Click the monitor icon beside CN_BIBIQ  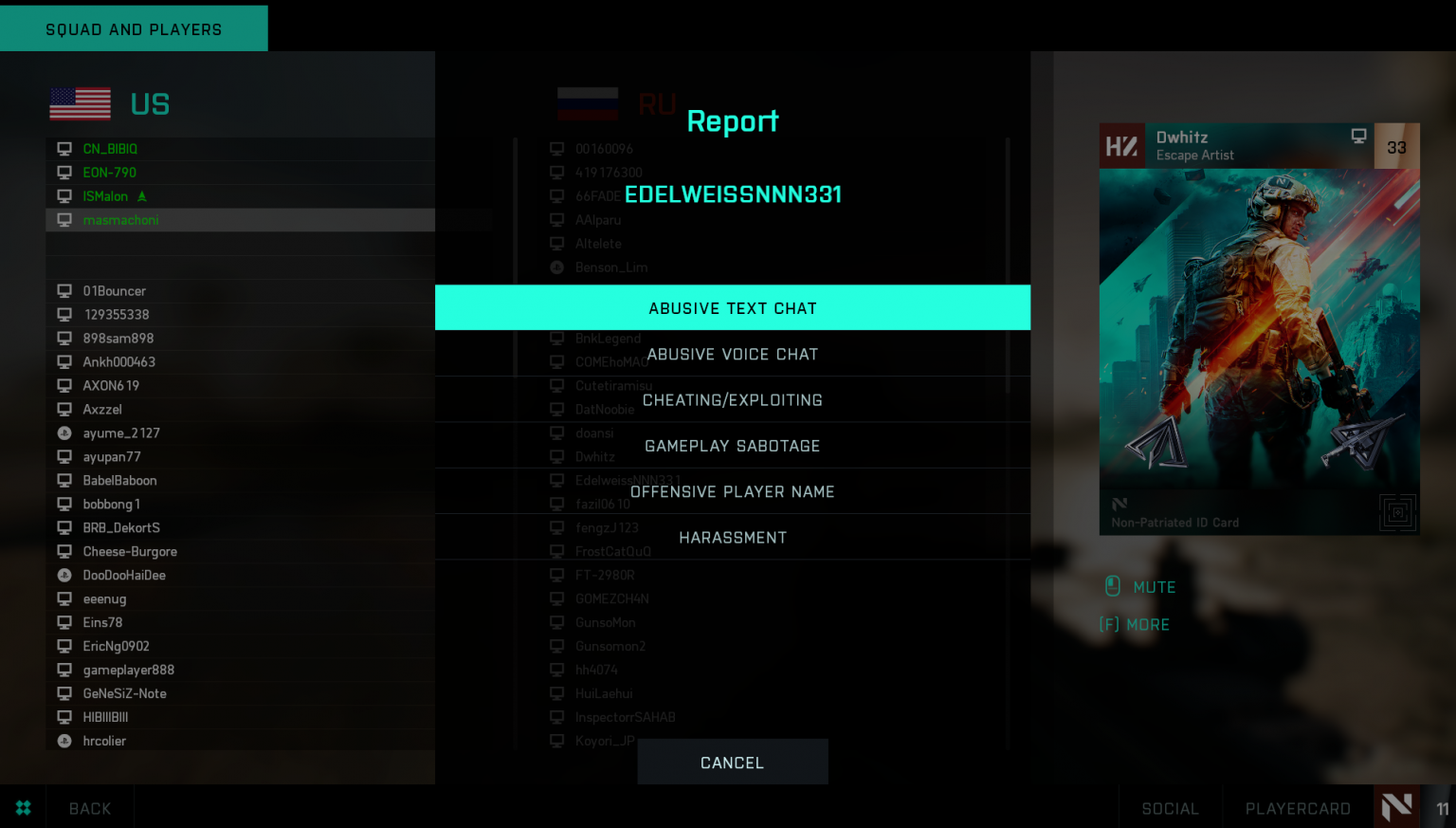coord(64,149)
